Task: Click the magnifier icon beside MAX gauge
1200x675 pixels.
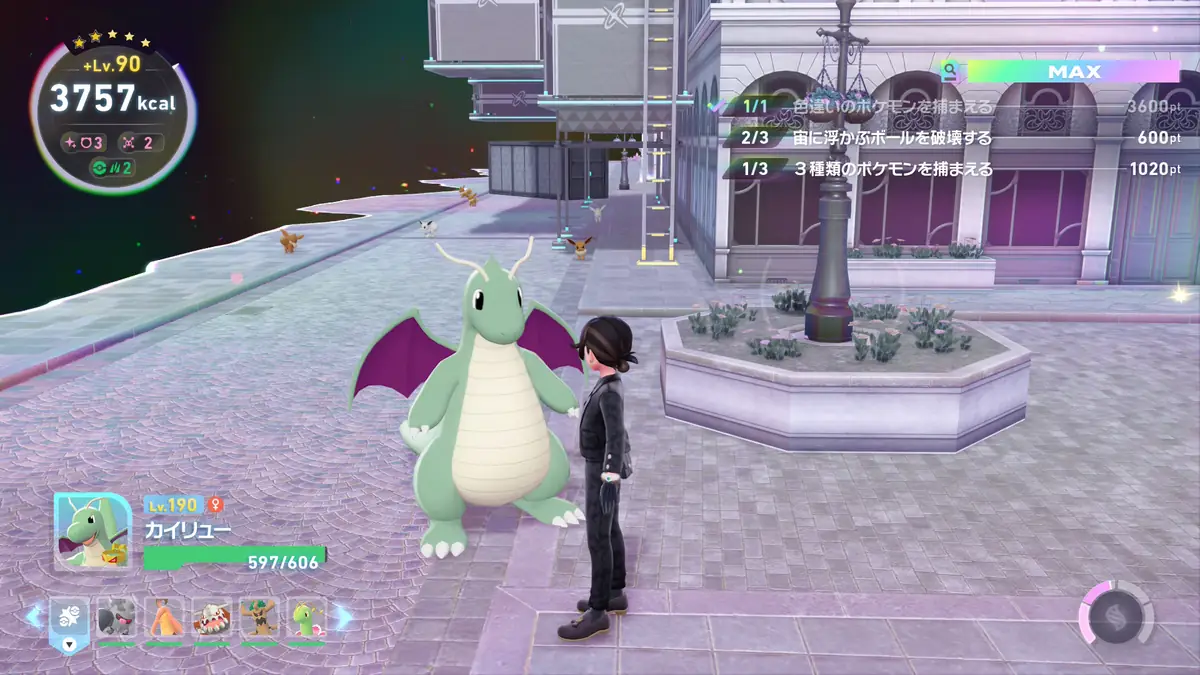Action: pos(949,72)
